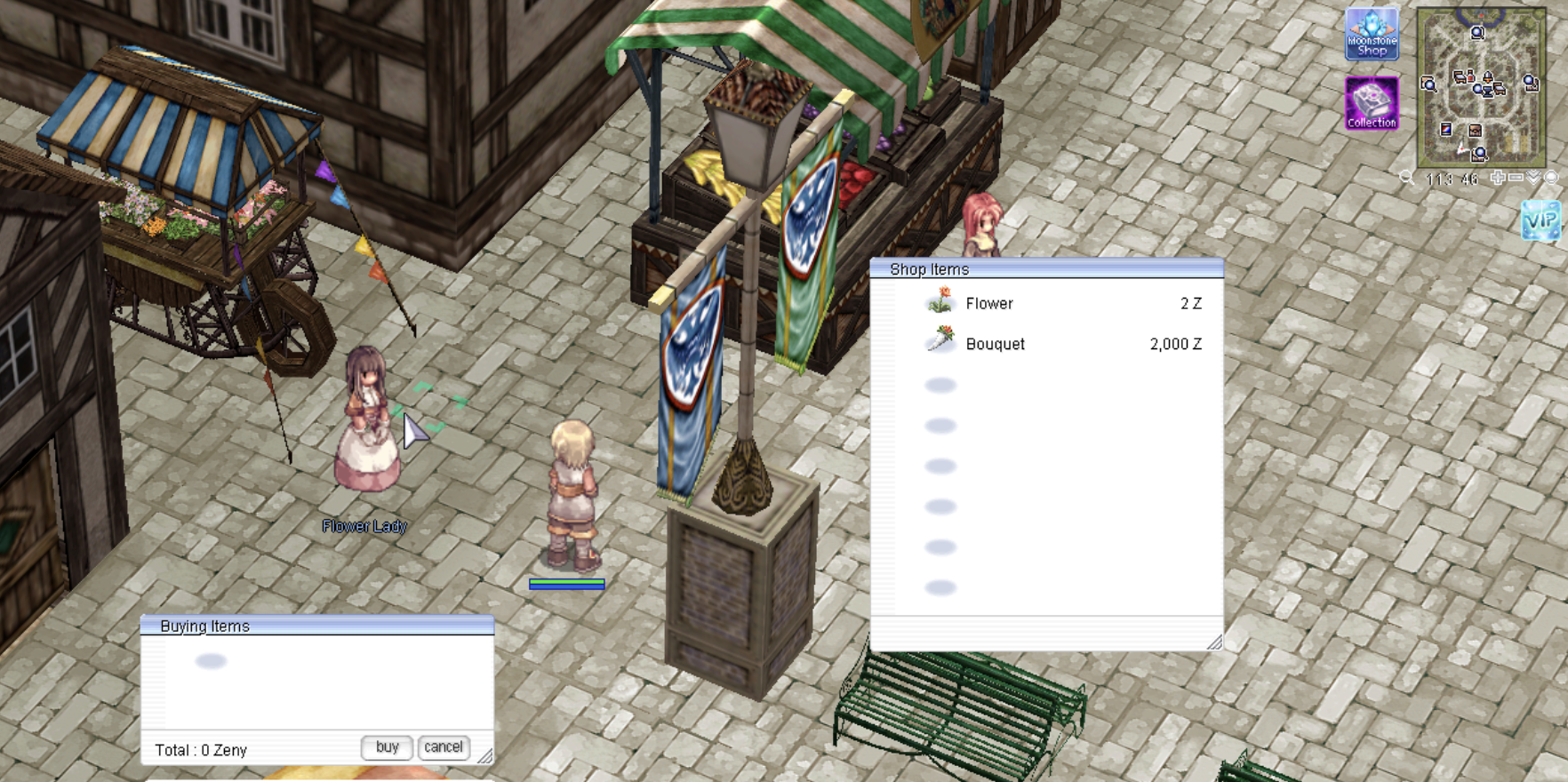Screen dimensions: 1568x782
Task: Open the VIP menu
Action: [1540, 219]
